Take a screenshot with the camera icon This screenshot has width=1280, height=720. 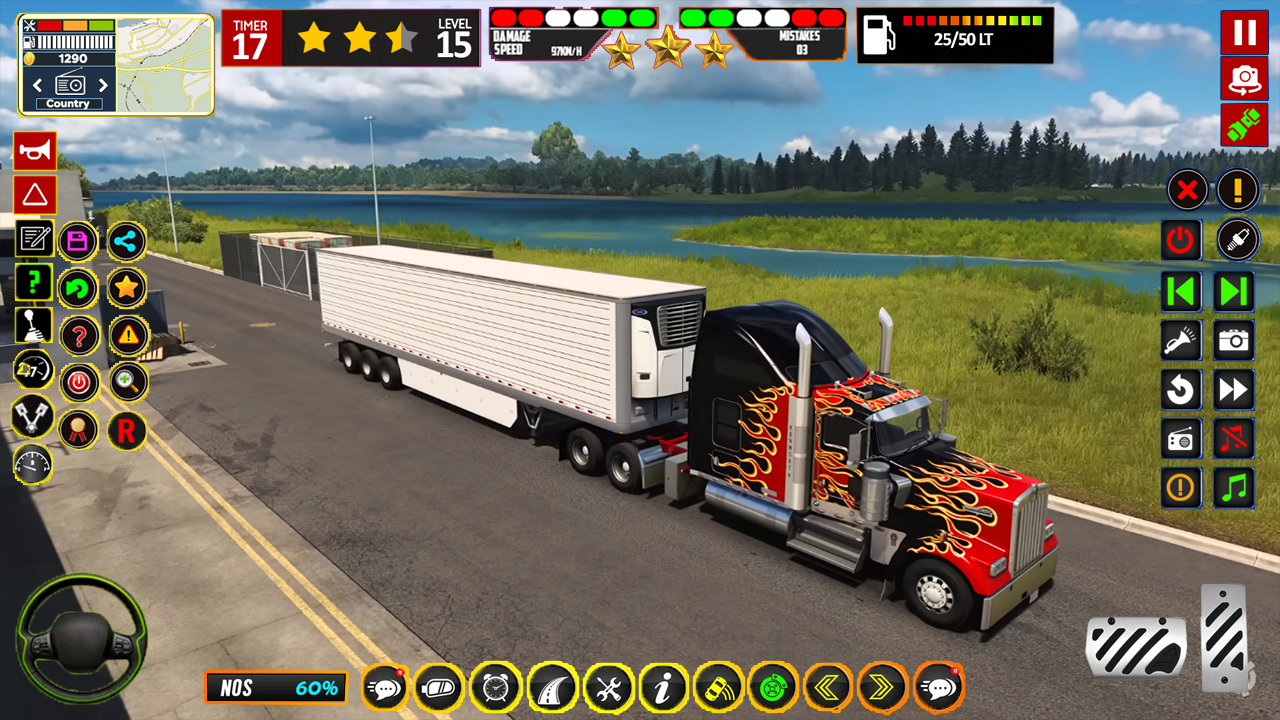[1233, 340]
